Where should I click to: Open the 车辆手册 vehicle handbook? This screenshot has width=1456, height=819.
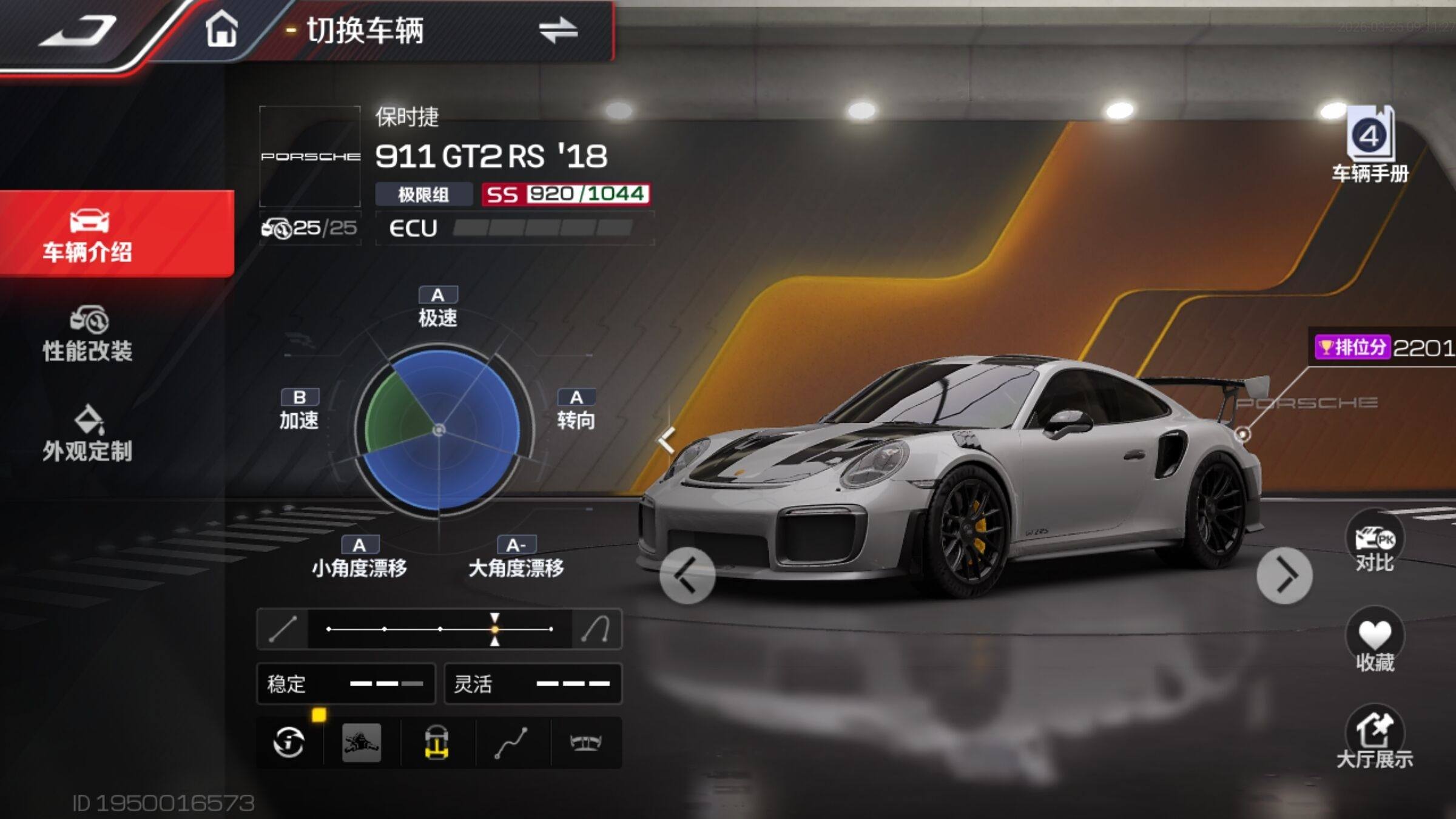pos(1370,146)
